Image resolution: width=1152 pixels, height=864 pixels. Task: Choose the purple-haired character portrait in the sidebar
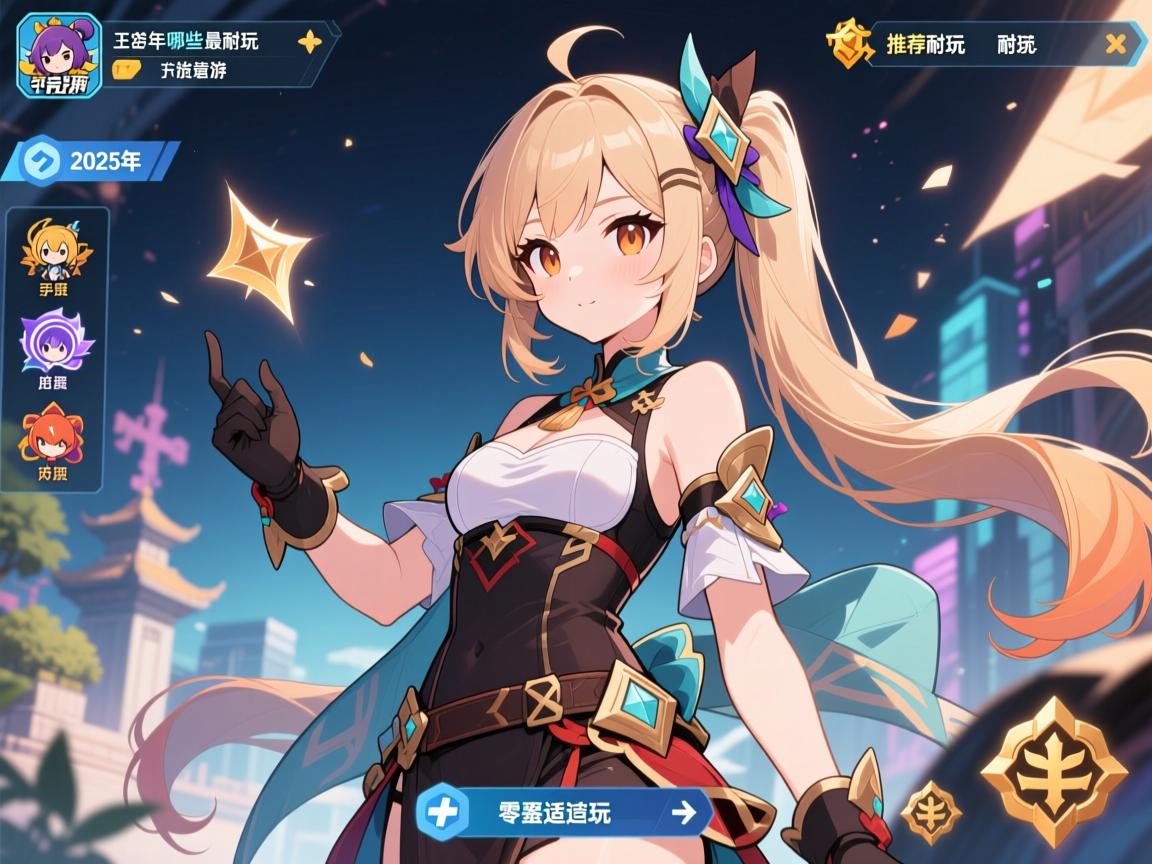56,340
